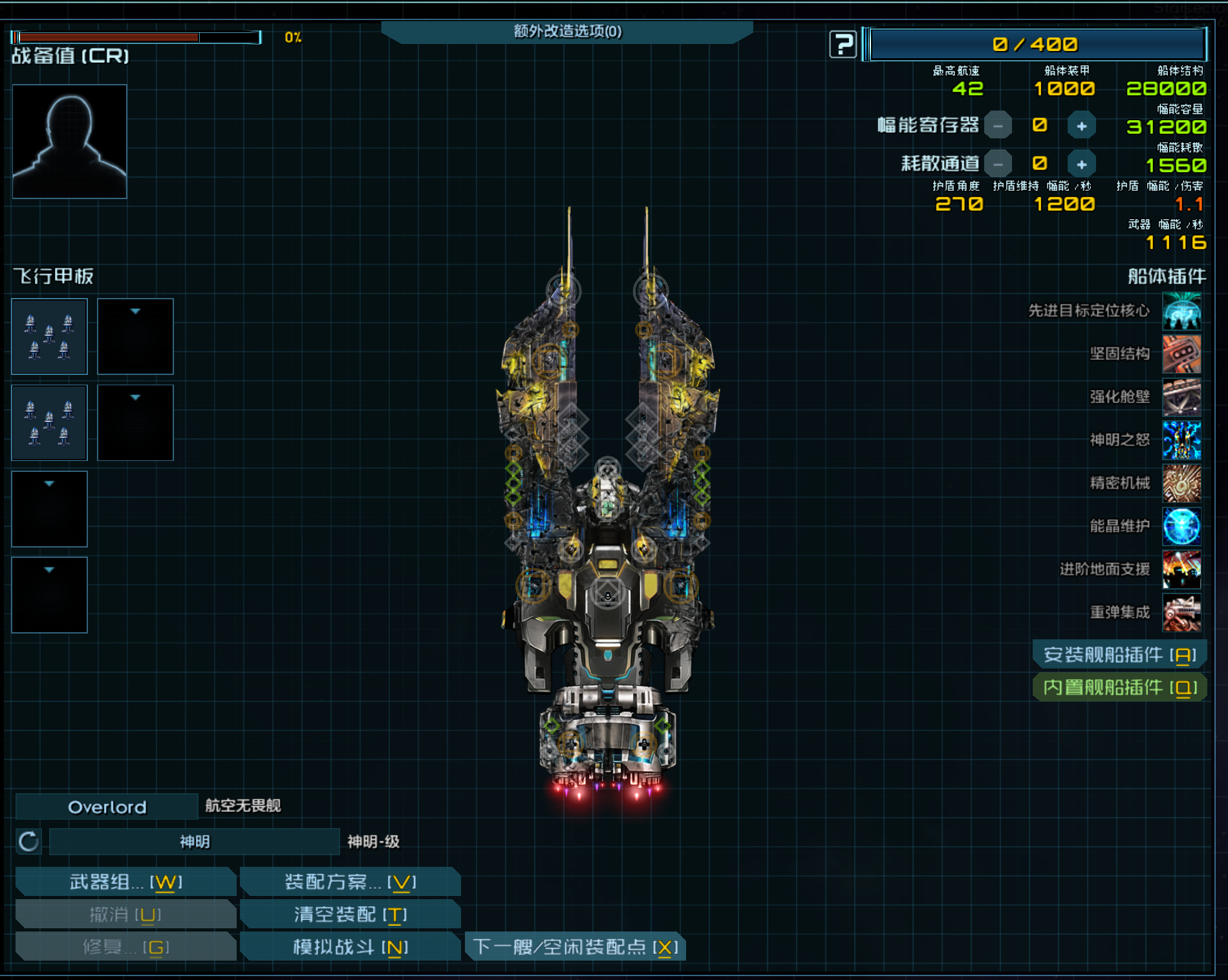Viewport: 1228px width, 980px height.
Task: Click 清空装配 to strip the ship
Action: pos(350,914)
